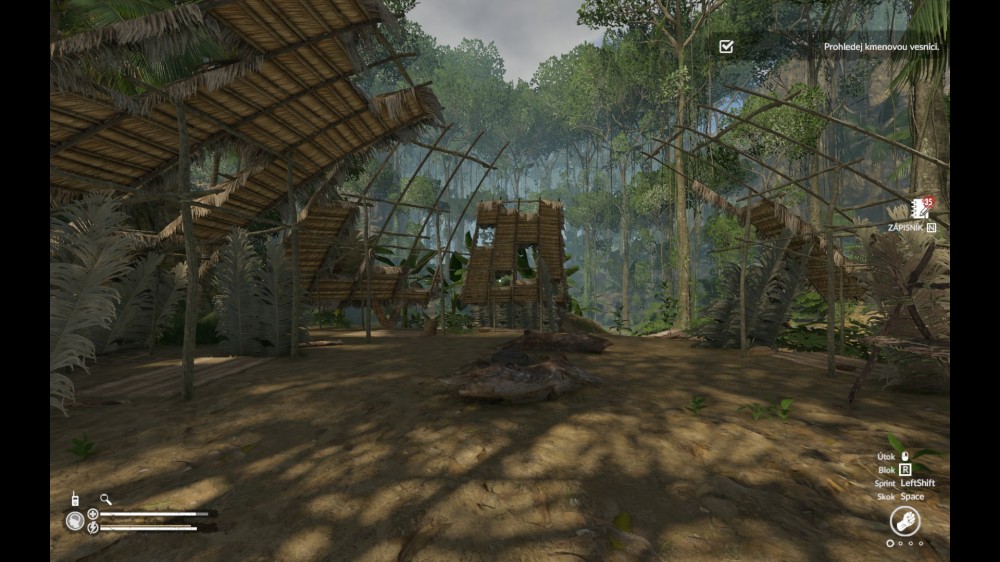Select the walkie-talkie icon

(75, 498)
